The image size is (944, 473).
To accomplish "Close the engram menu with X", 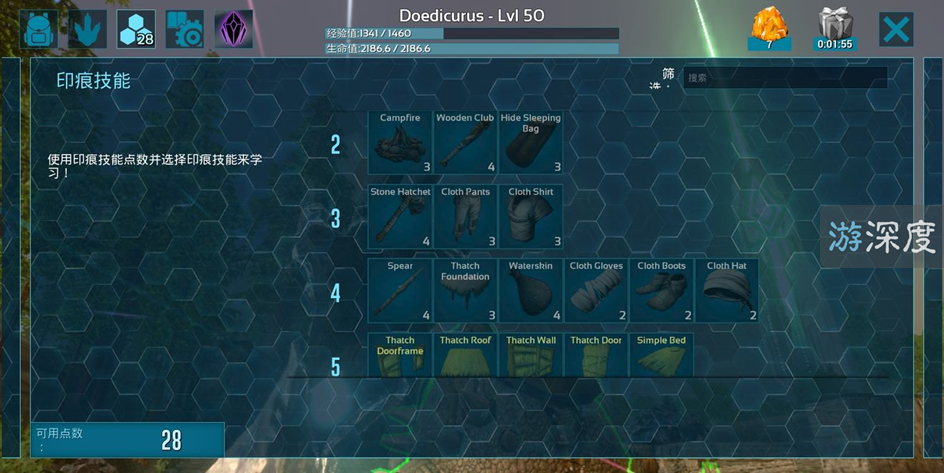I will [896, 29].
